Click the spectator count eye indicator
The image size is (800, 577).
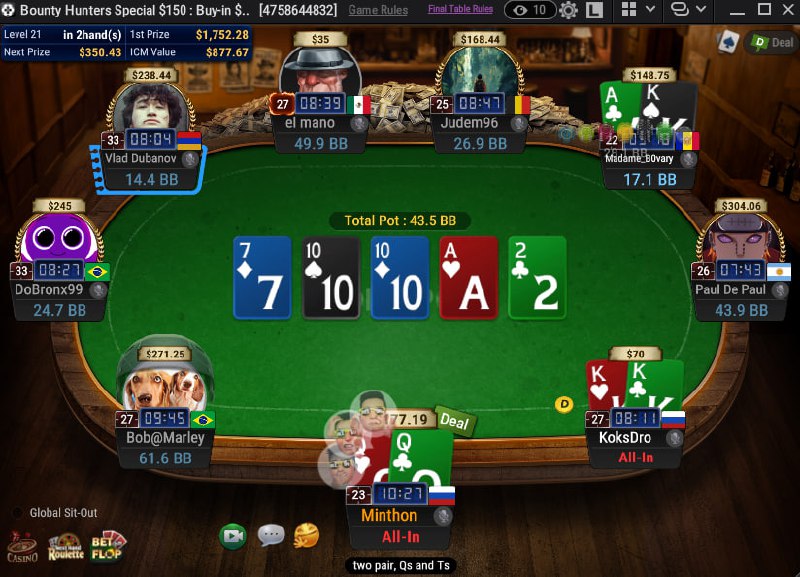tap(530, 10)
